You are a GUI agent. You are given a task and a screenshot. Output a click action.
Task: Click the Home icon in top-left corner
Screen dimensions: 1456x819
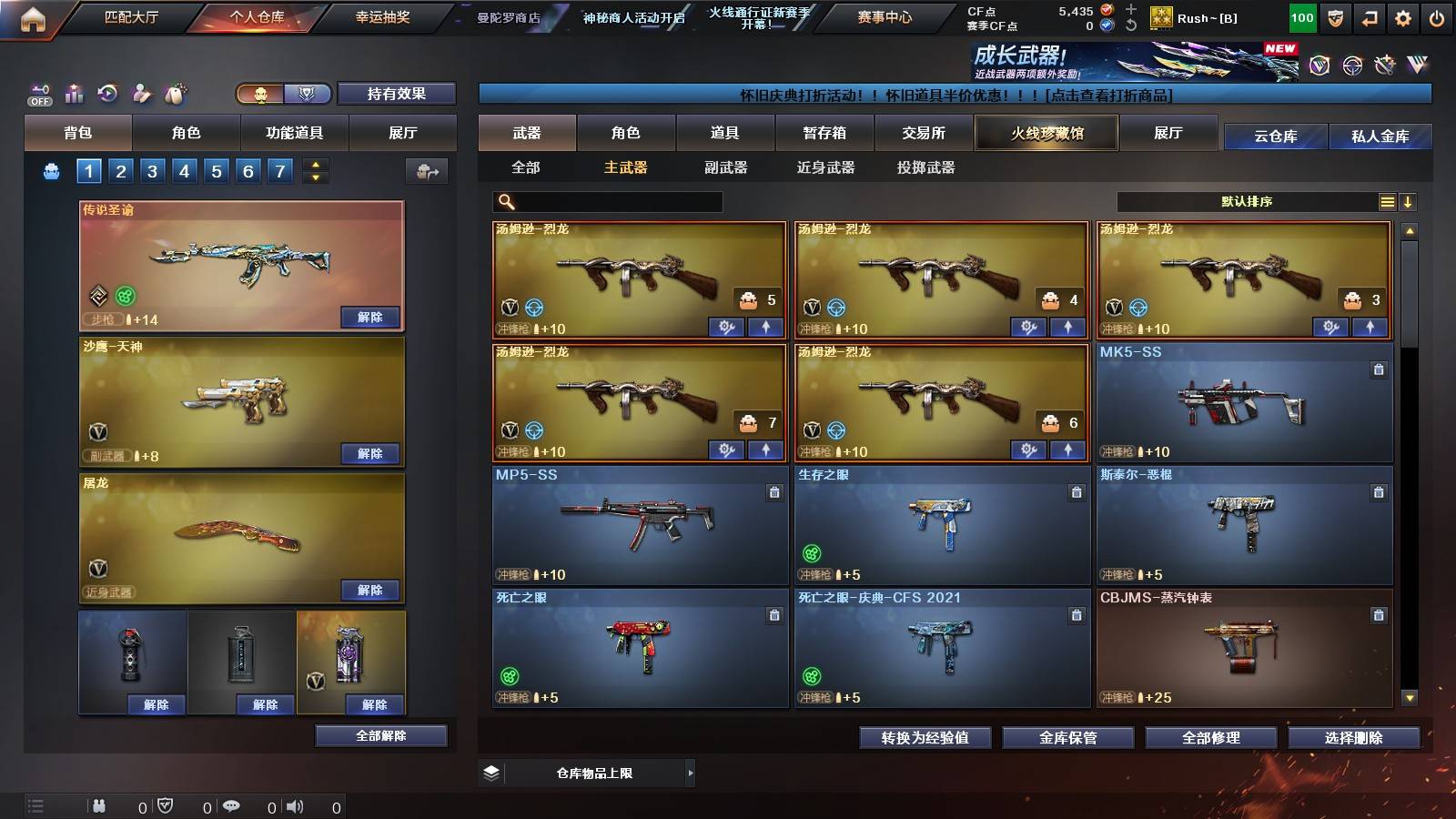click(34, 15)
